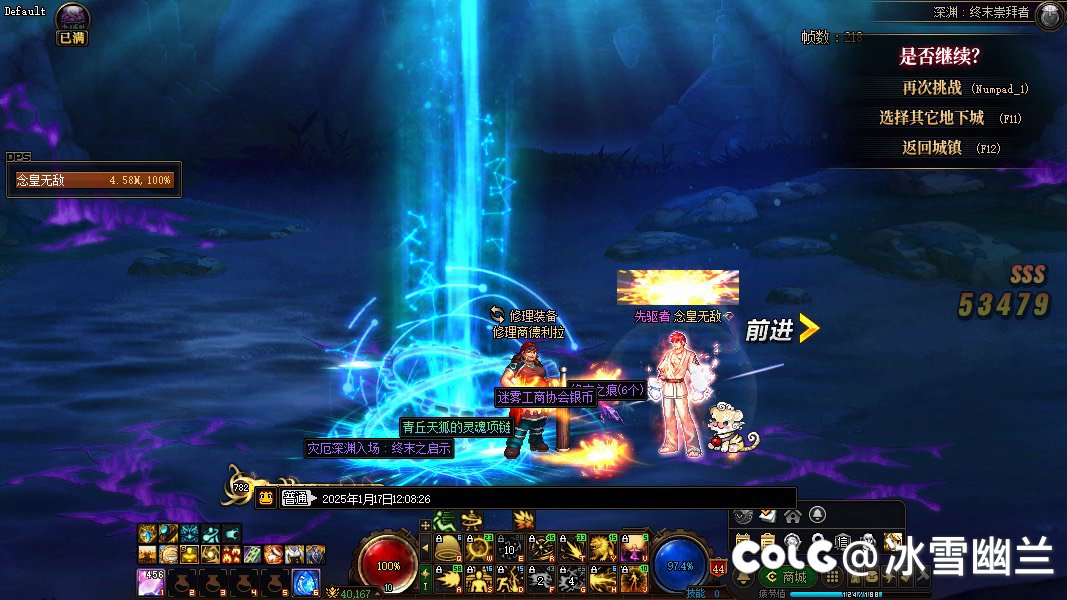Select the 念皇无敌 DPS meter row

pyautogui.click(x=94, y=181)
